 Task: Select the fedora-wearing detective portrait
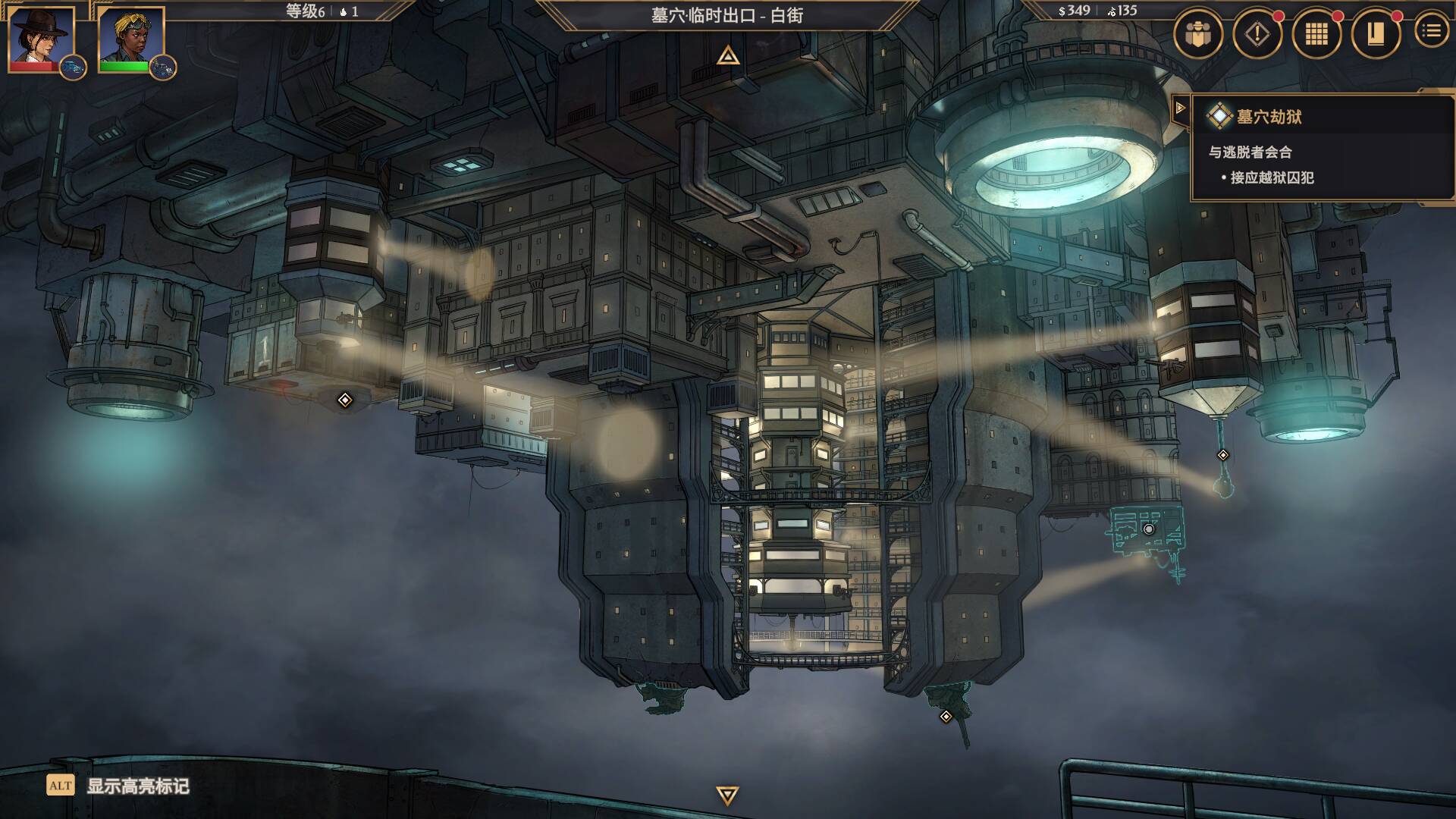click(x=41, y=38)
